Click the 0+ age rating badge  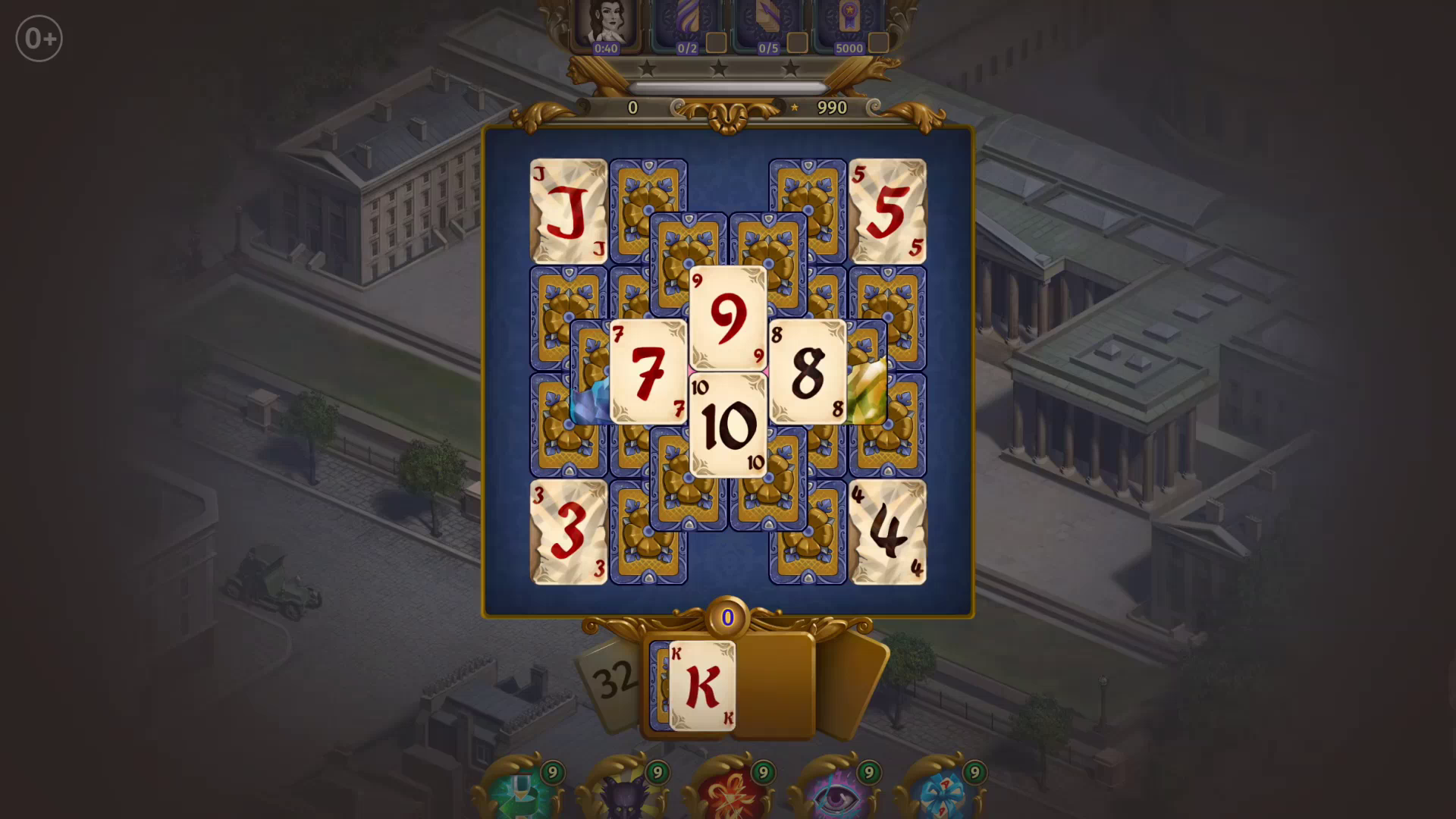39,37
